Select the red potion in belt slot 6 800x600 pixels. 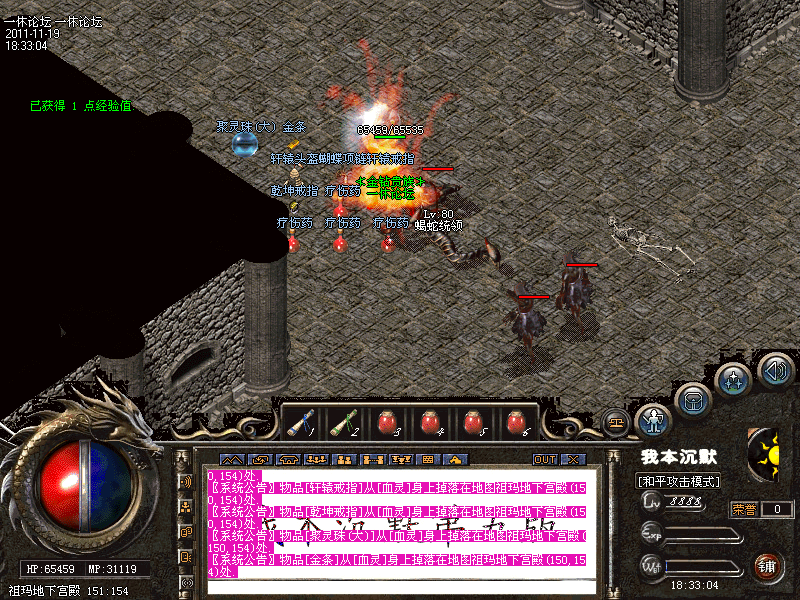pos(516,423)
